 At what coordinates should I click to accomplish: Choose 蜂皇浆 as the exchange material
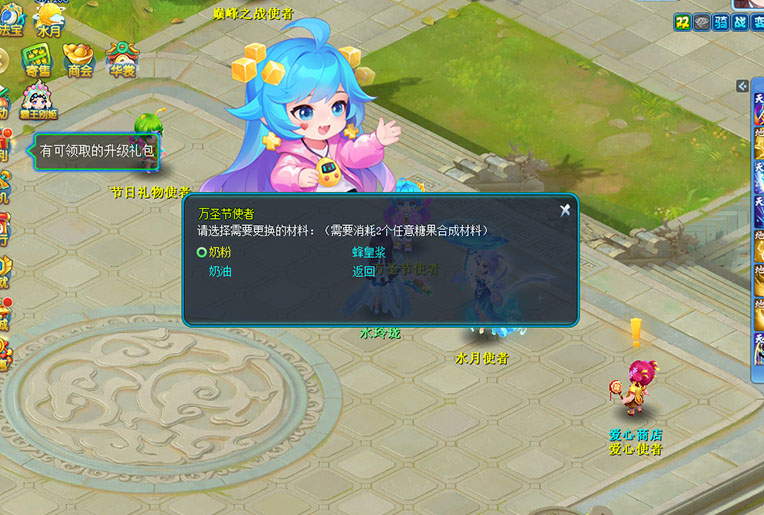(368, 252)
